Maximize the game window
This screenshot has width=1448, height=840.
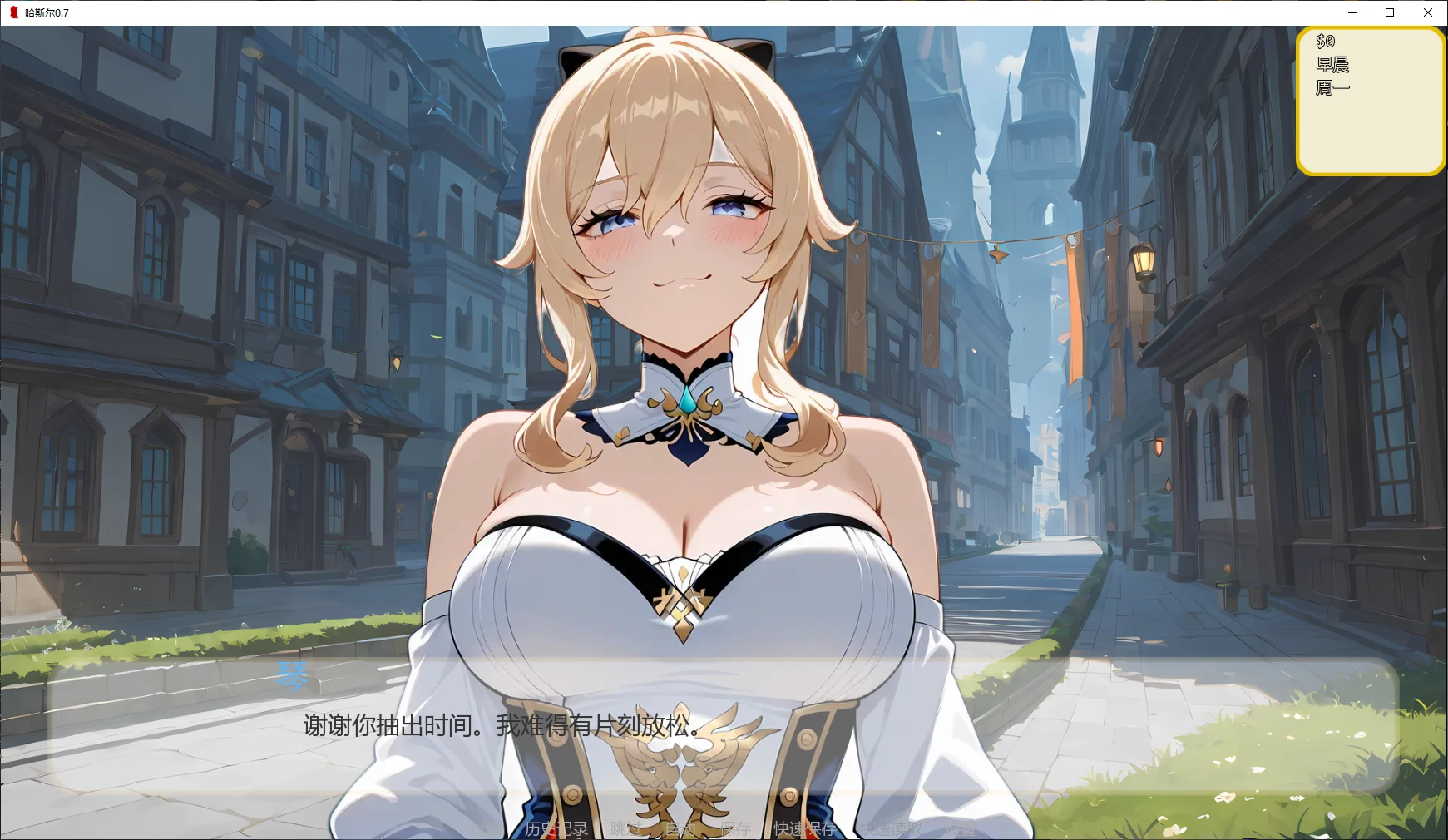1390,12
